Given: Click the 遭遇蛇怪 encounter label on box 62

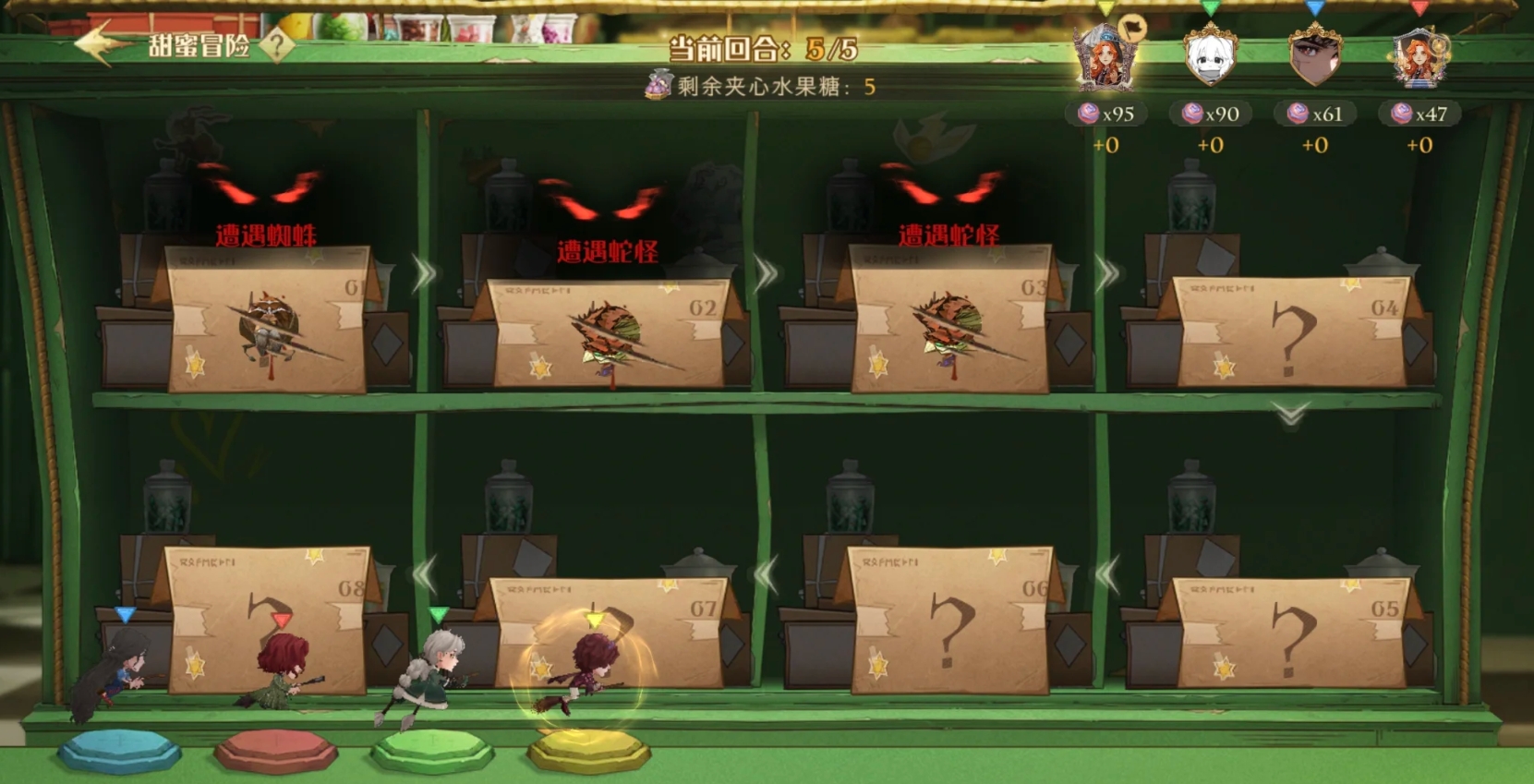Looking at the screenshot, I should pyautogui.click(x=605, y=249).
